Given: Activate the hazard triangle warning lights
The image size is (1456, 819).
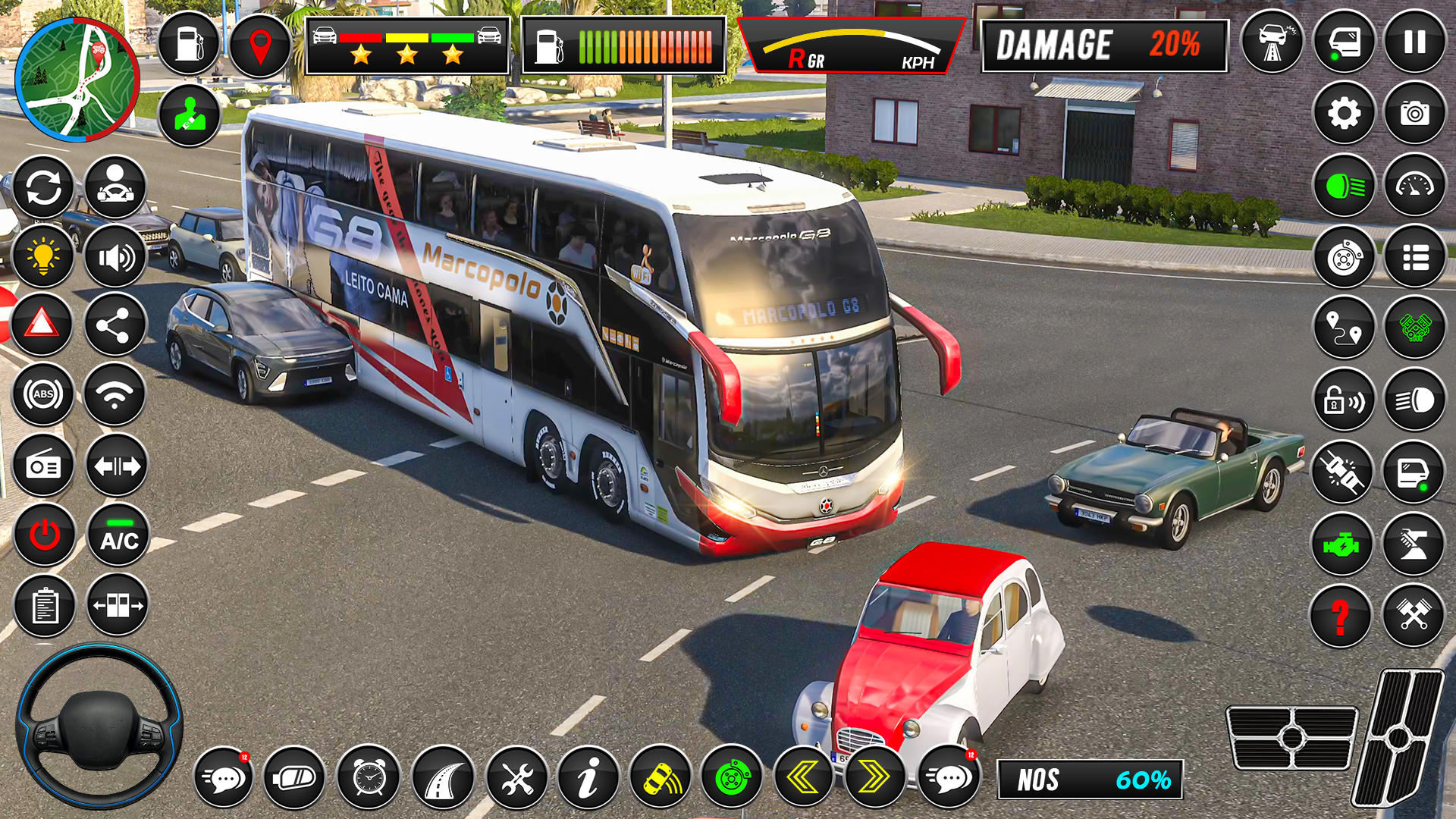Looking at the screenshot, I should pos(42,325).
